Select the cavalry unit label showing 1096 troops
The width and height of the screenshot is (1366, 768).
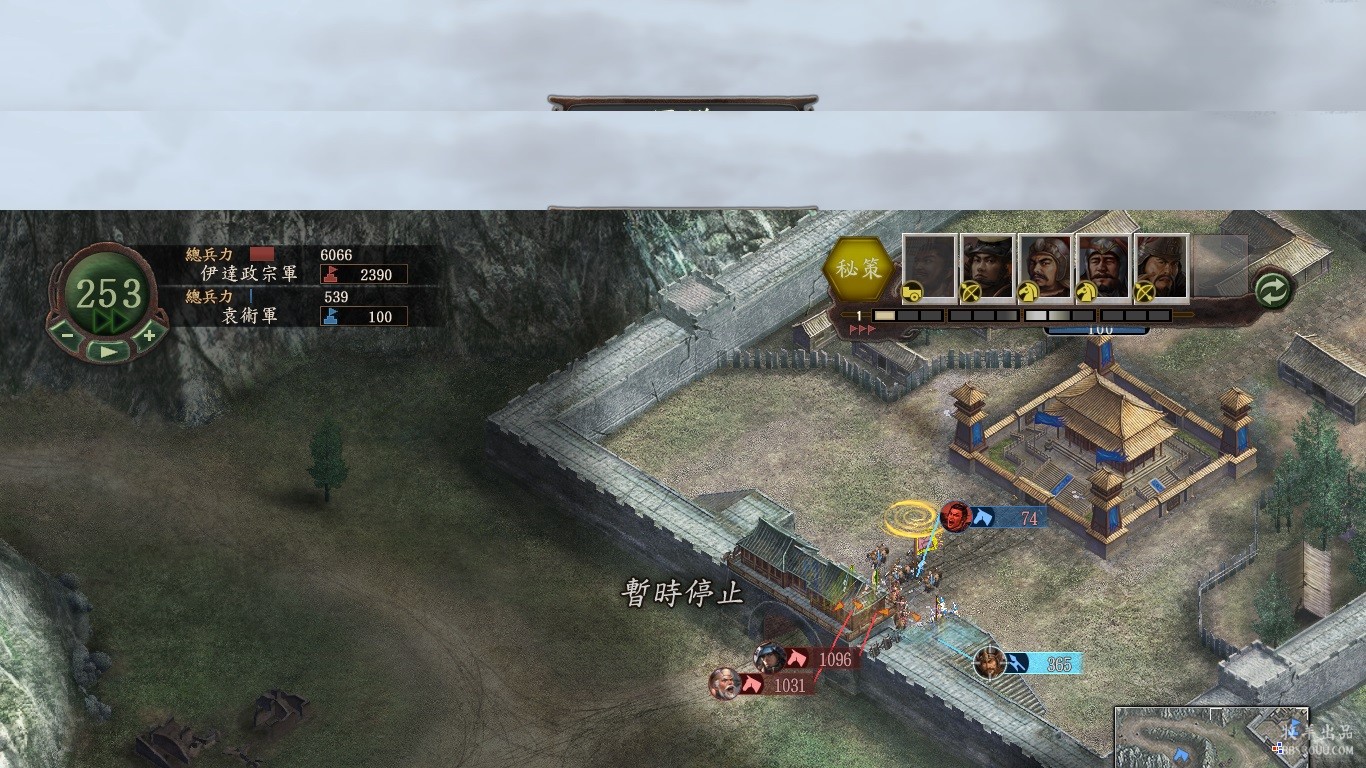pyautogui.click(x=822, y=659)
